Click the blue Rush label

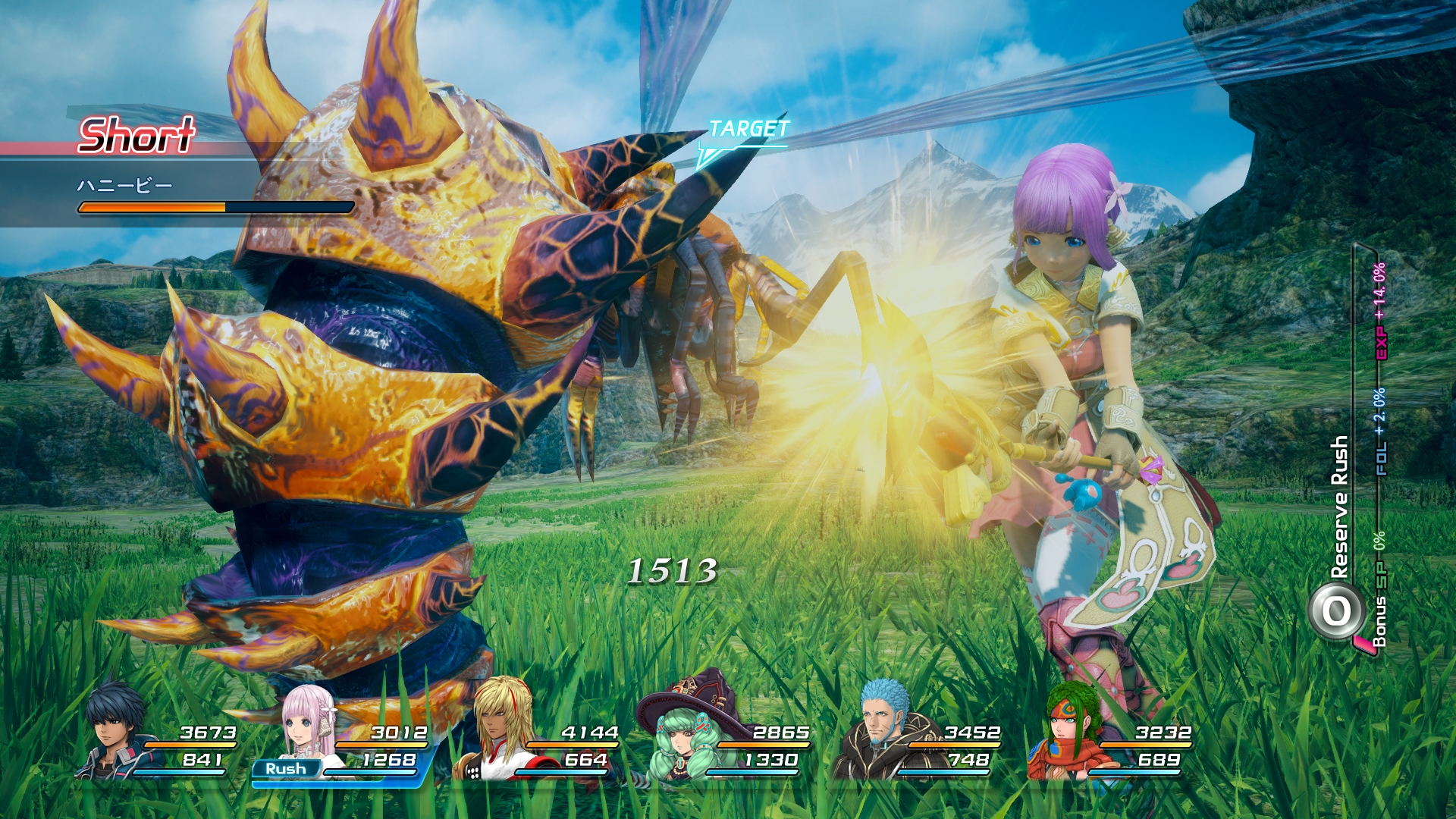(286, 769)
